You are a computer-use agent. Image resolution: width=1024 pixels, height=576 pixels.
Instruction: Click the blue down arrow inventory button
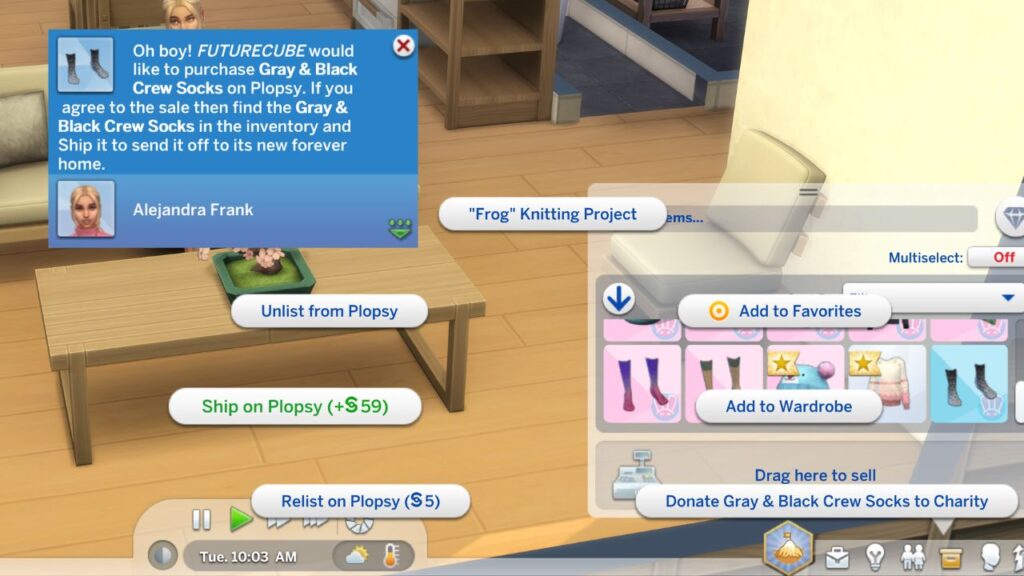click(x=620, y=299)
